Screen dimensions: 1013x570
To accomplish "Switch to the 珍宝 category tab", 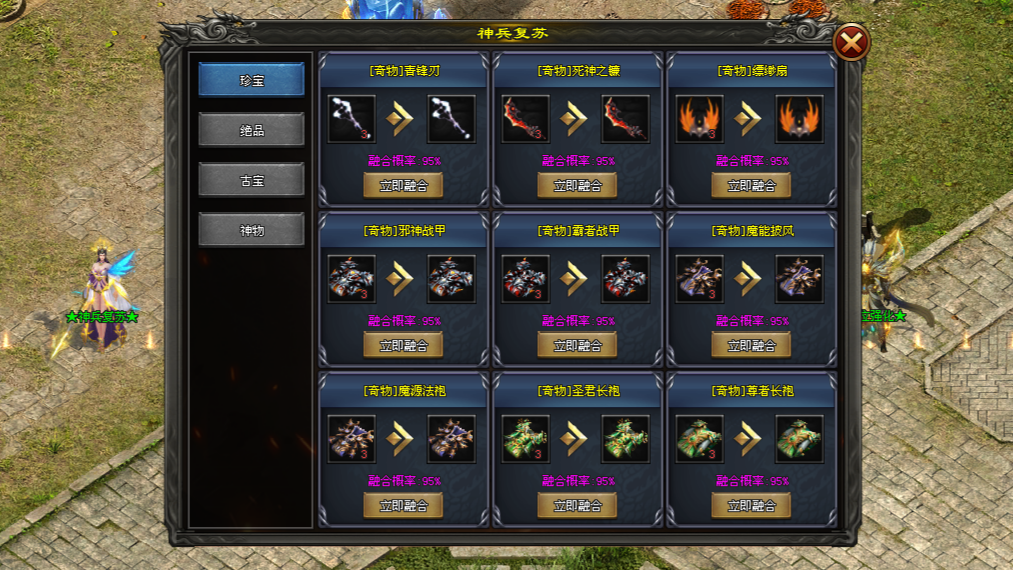I will pos(251,80).
